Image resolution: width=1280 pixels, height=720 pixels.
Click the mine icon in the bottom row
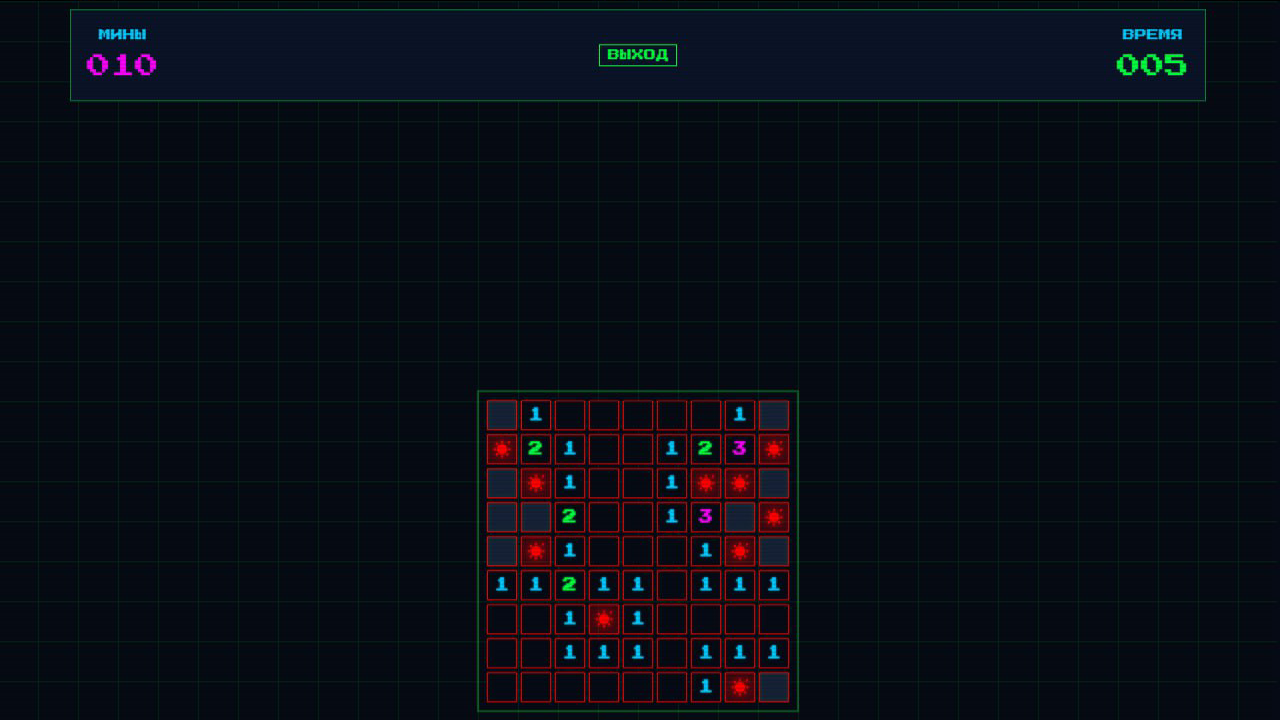[x=739, y=687]
